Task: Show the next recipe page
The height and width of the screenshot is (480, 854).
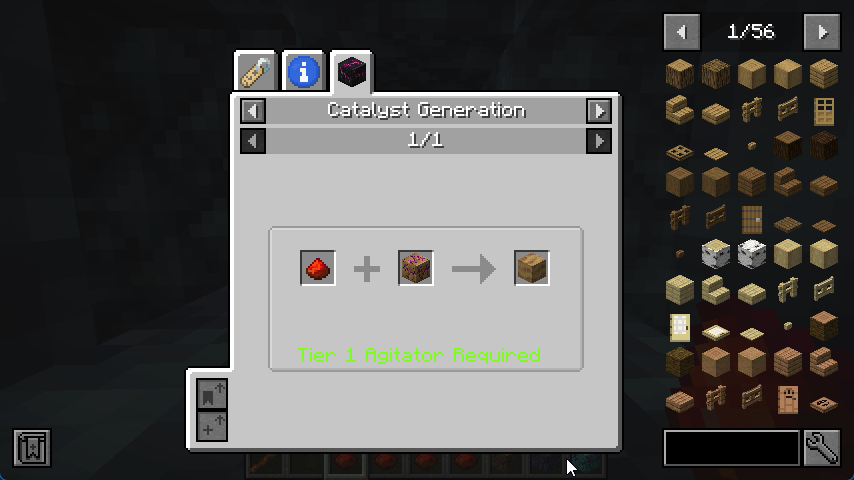Action: [x=598, y=141]
